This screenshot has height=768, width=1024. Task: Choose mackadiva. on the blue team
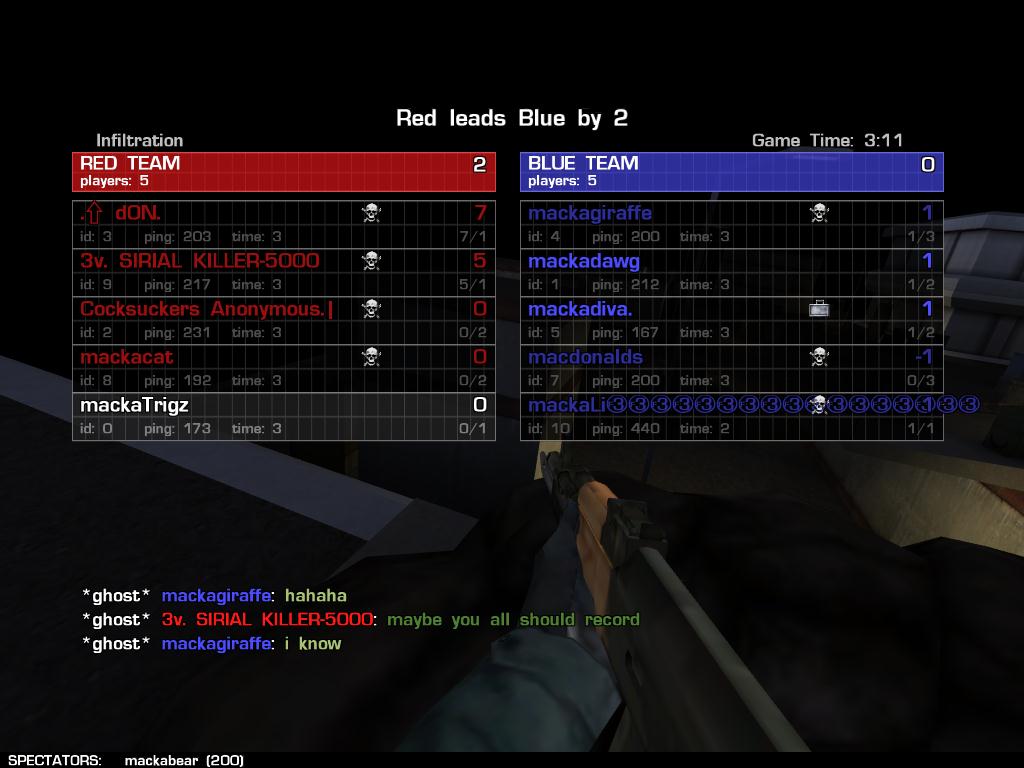731,320
